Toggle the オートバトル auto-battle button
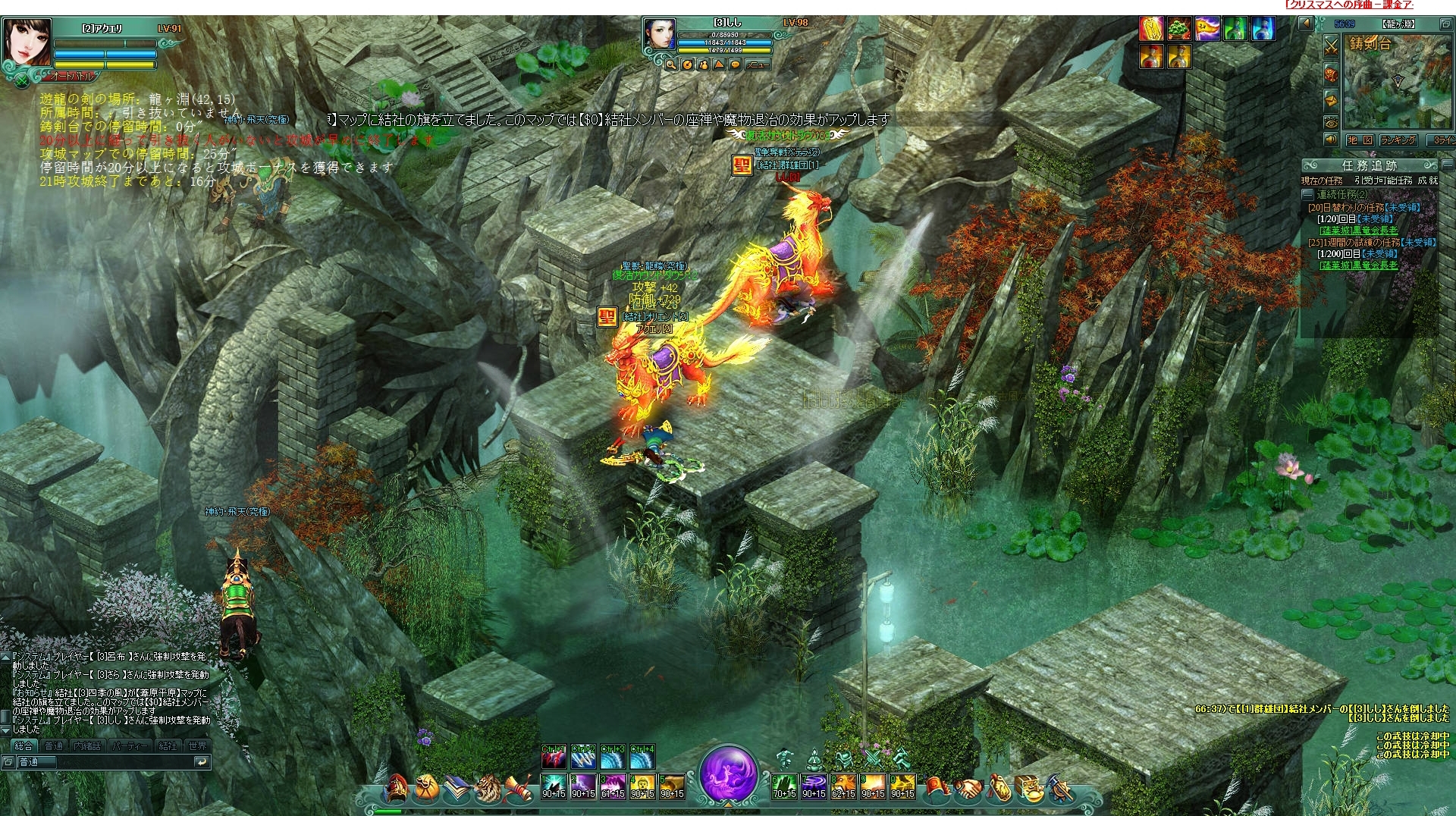The width and height of the screenshot is (1456, 816). pyautogui.click(x=73, y=77)
